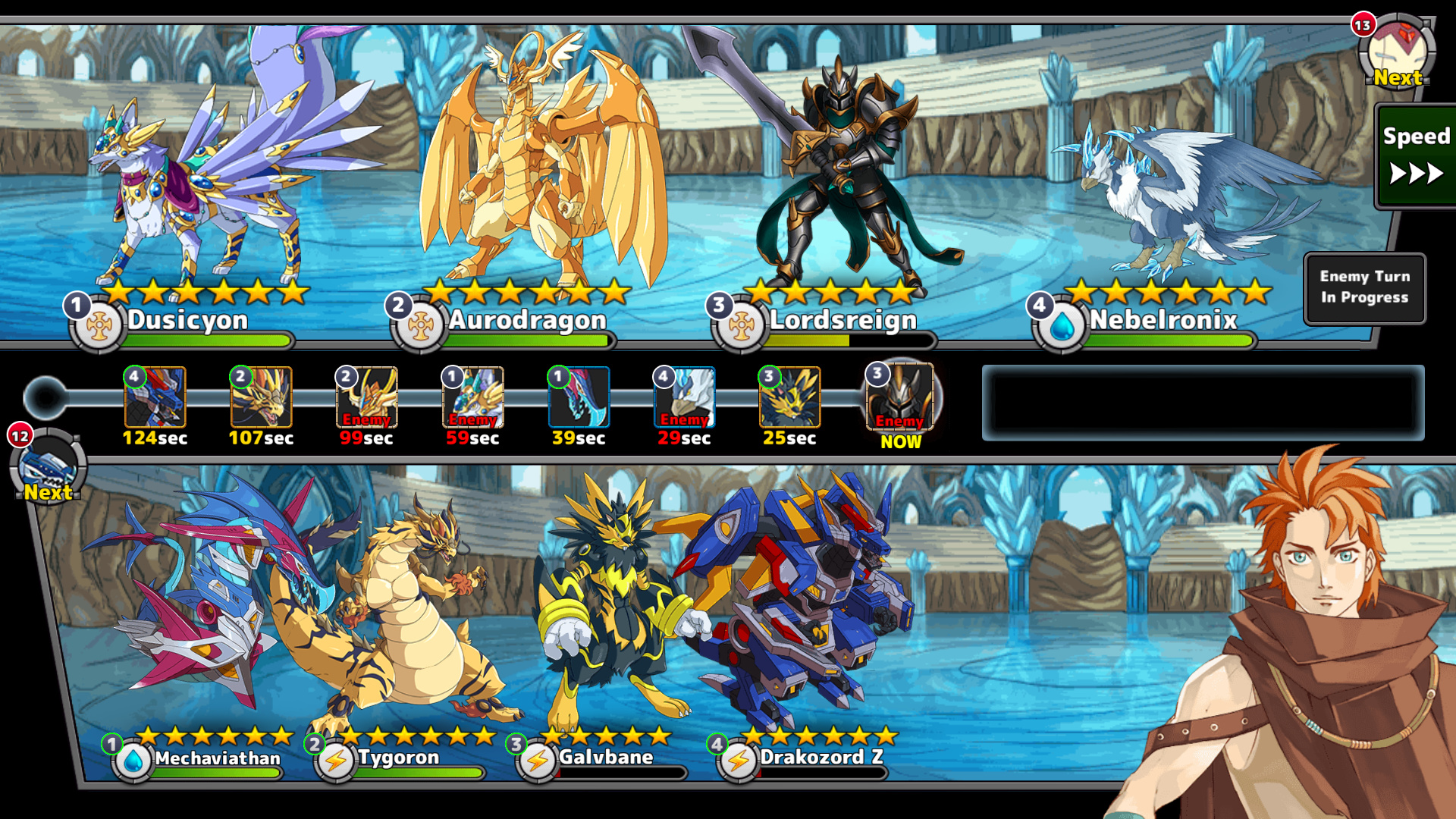This screenshot has width=1456, height=819.
Task: Choose Tygoron in your team
Action: point(398,758)
